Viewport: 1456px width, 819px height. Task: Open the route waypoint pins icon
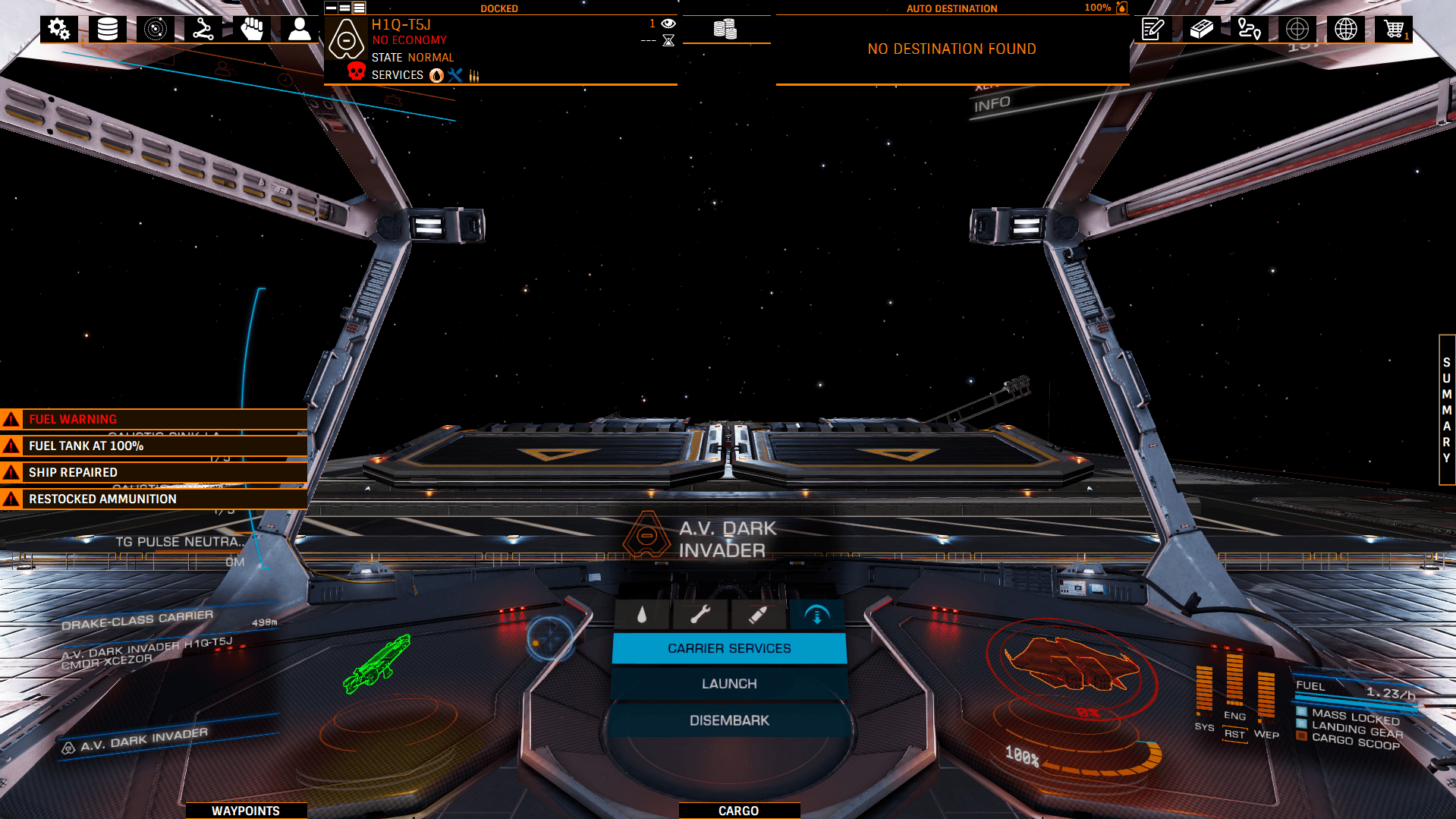1249,30
